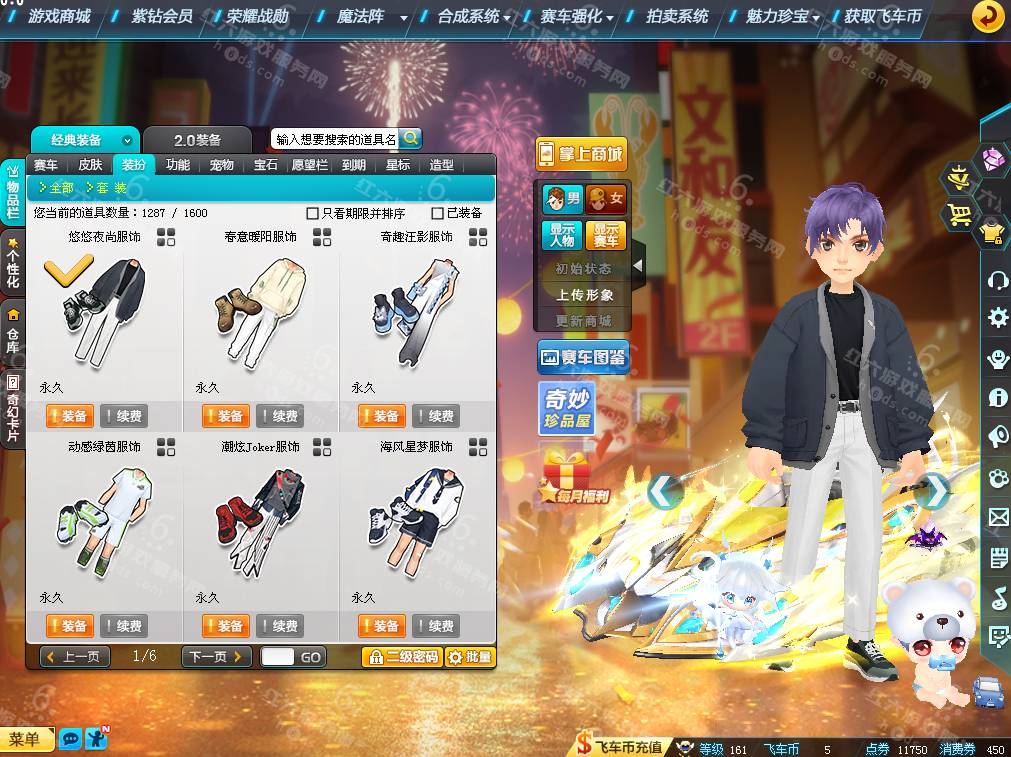The height and width of the screenshot is (757, 1011).
Task: Equip the 奇趣泛影服饰 outfit
Action: (380, 416)
